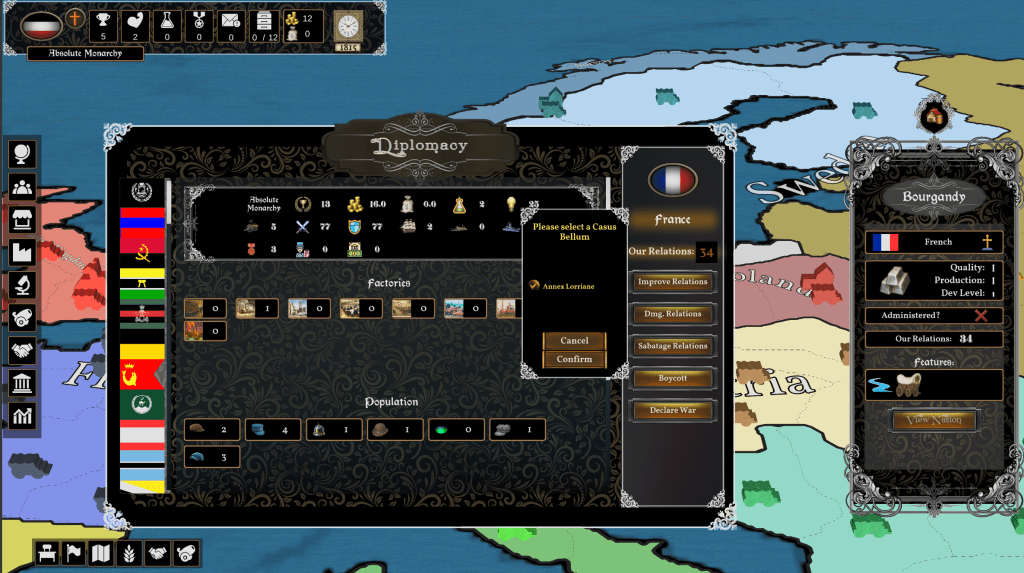Choose the Dmg. Relations action

click(x=672, y=314)
